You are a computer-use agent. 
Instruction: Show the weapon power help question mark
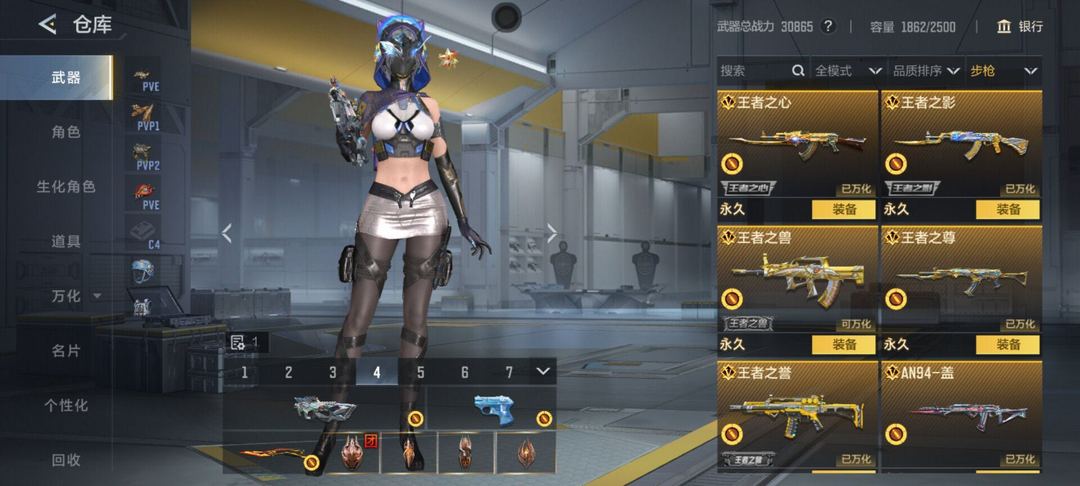pyautogui.click(x=828, y=26)
